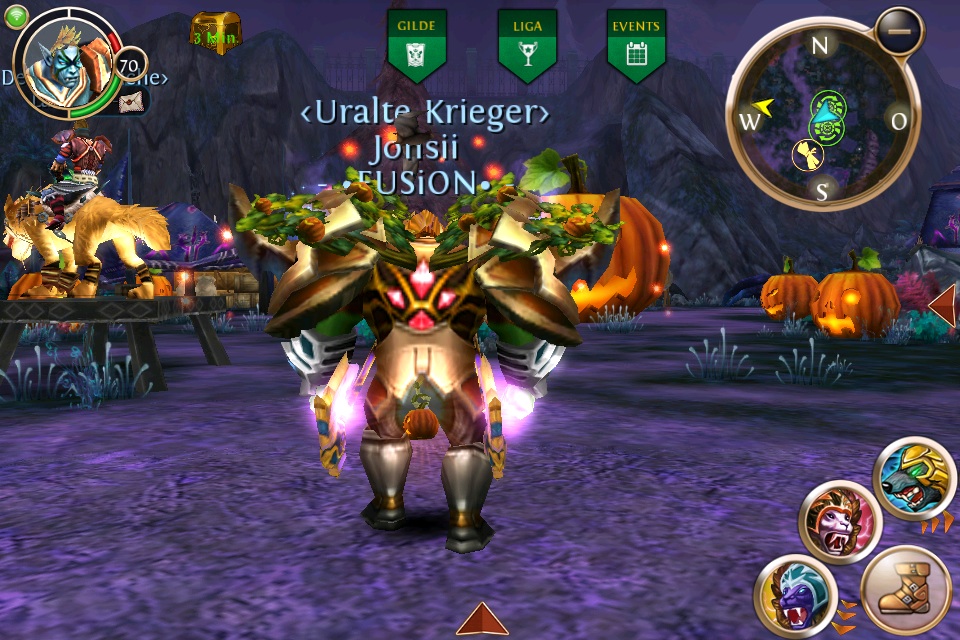Expand the bottom red arrow panel
This screenshot has height=640, width=960.
click(x=482, y=620)
